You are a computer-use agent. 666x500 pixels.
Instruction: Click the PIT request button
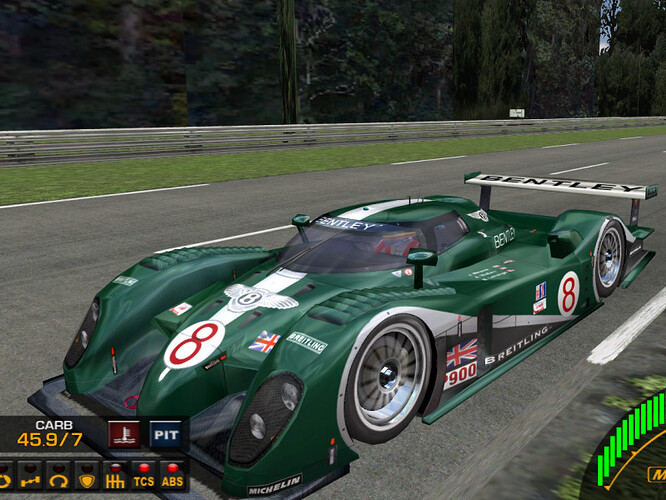pyautogui.click(x=165, y=435)
